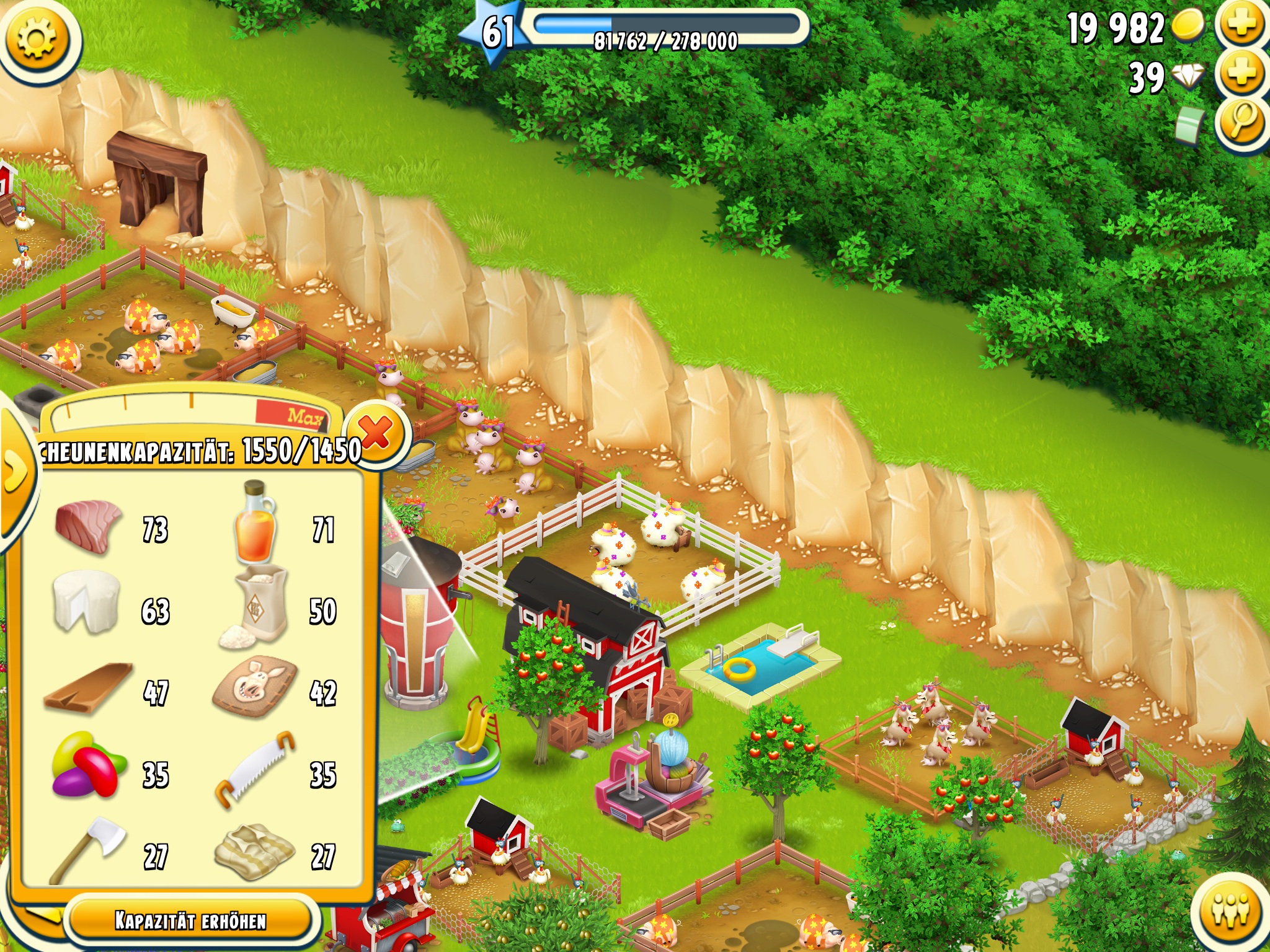Choose the white cheese wheel
The width and height of the screenshot is (1270, 952).
[86, 602]
